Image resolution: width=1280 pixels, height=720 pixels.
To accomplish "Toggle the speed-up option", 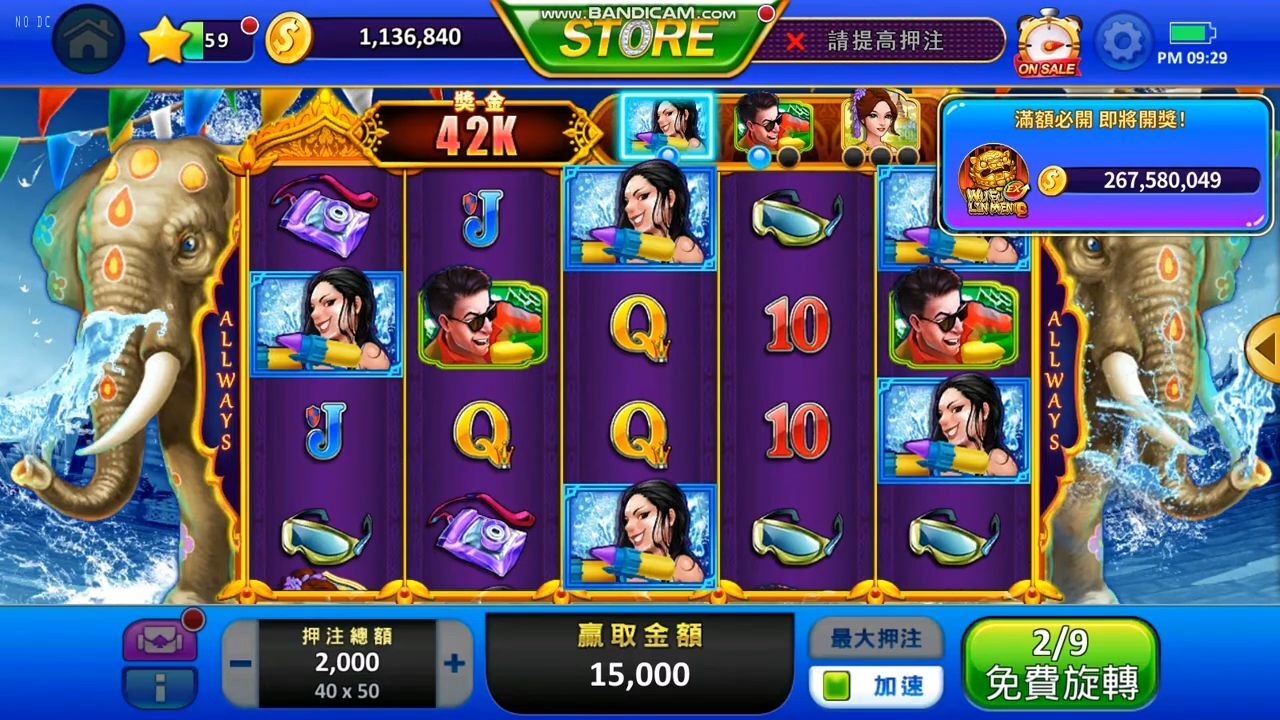I will point(875,686).
